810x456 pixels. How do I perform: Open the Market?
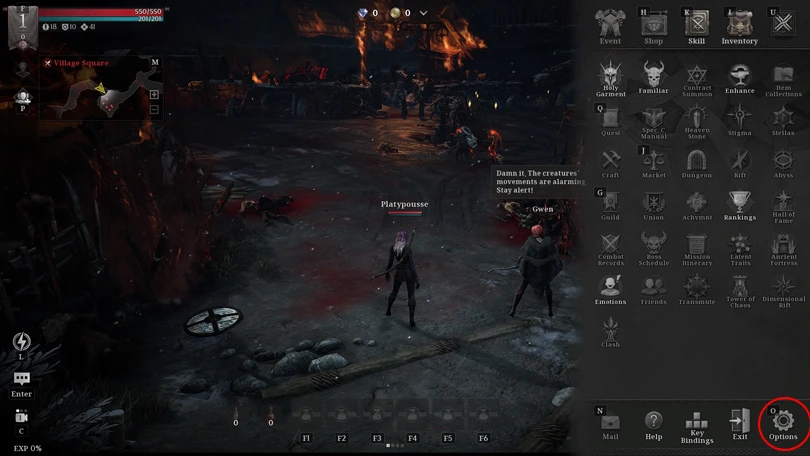653,161
